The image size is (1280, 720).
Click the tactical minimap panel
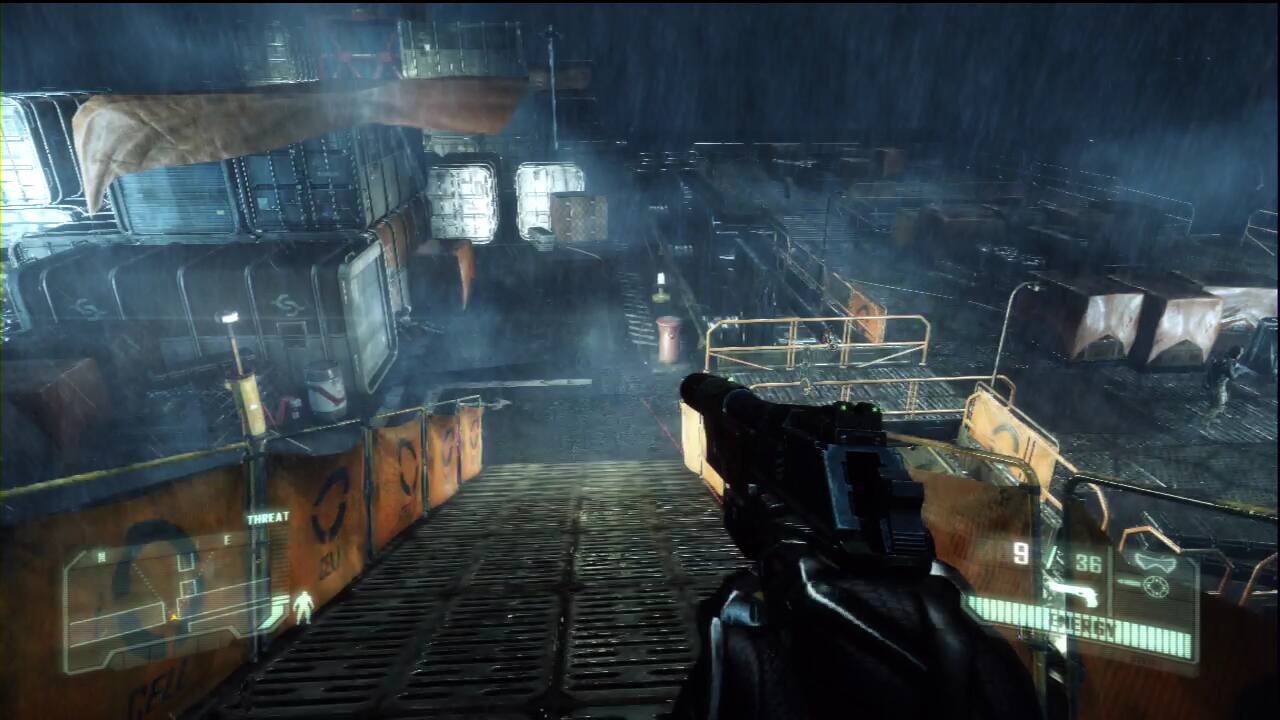pos(165,600)
